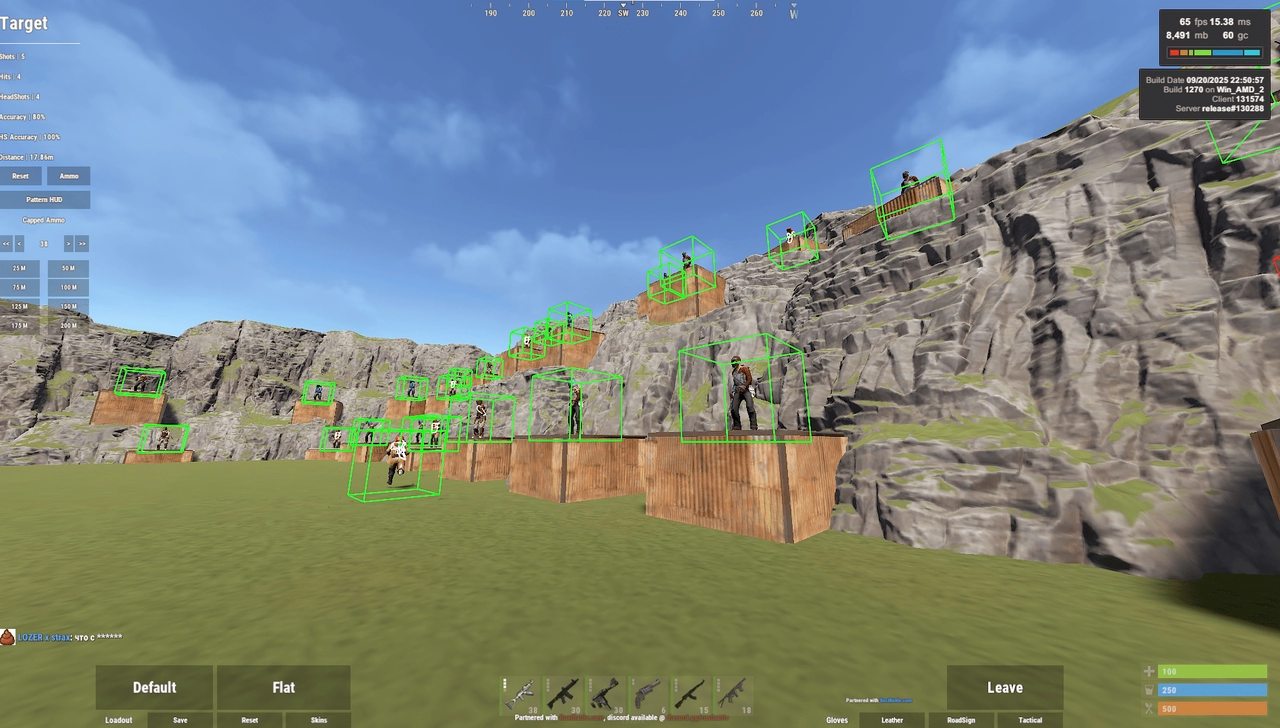1280x728 pixels.
Task: Switch to the Leather skins tab
Action: 891,719
